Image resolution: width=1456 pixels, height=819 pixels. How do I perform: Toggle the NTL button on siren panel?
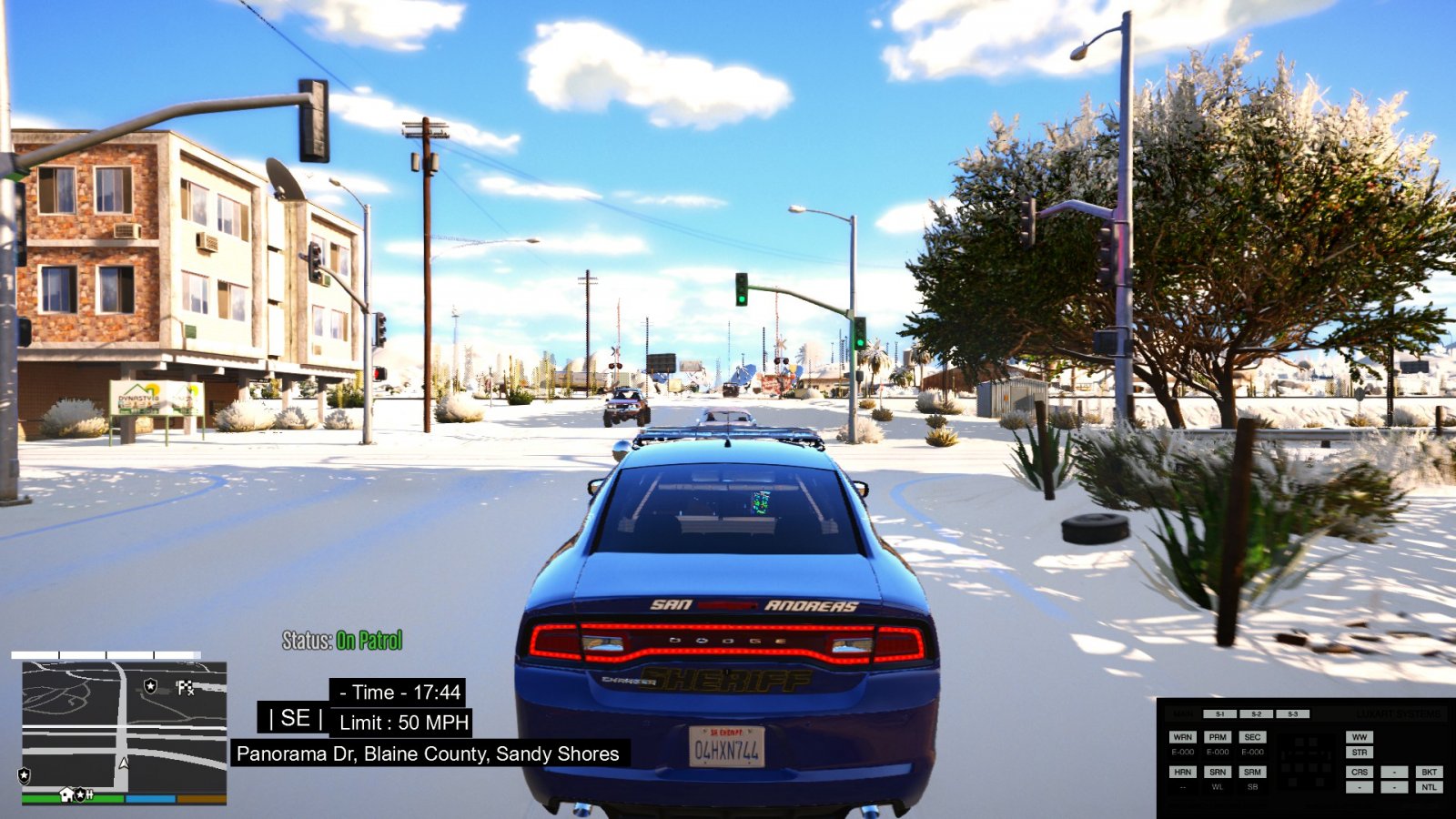click(1429, 787)
